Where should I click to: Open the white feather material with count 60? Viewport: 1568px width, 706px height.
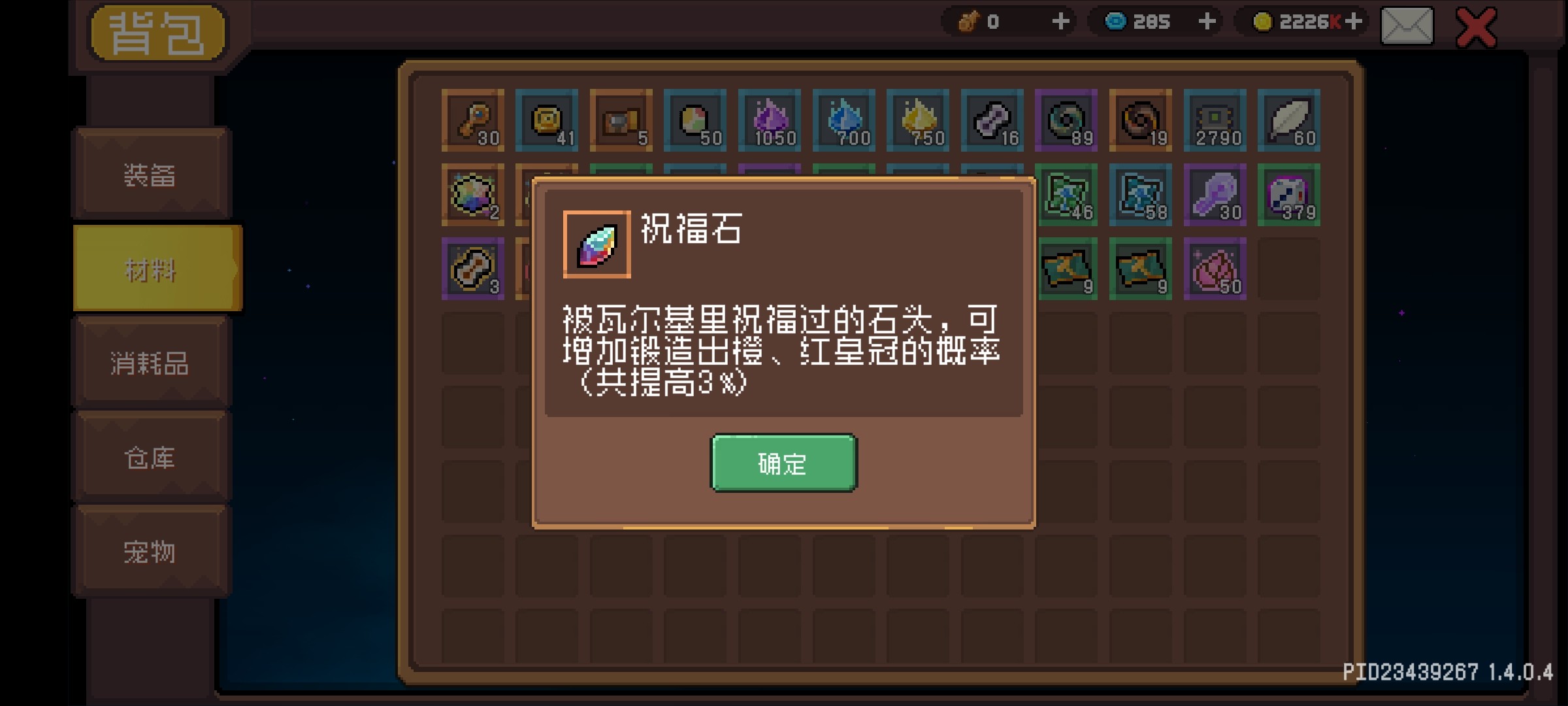click(1288, 121)
